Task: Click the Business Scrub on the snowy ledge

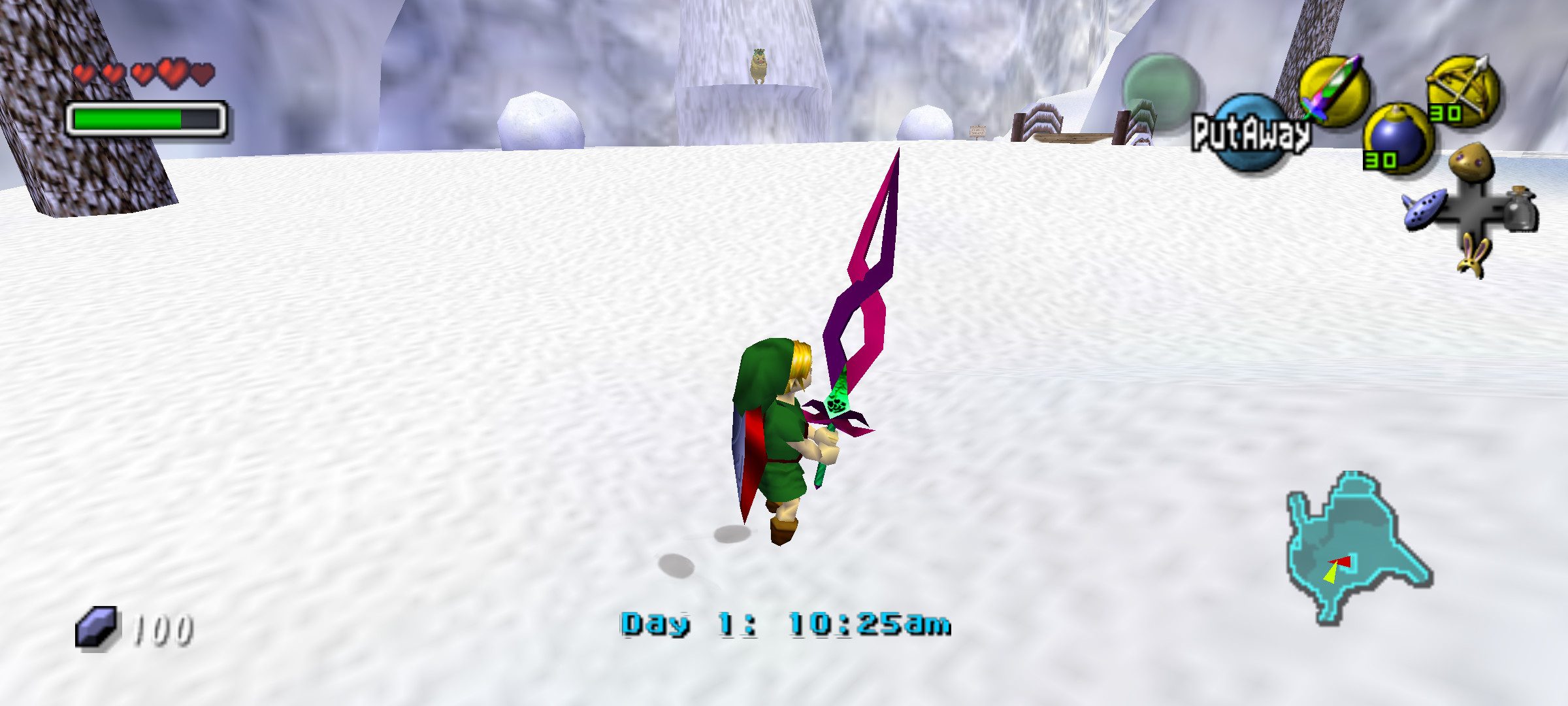Action: tap(760, 65)
